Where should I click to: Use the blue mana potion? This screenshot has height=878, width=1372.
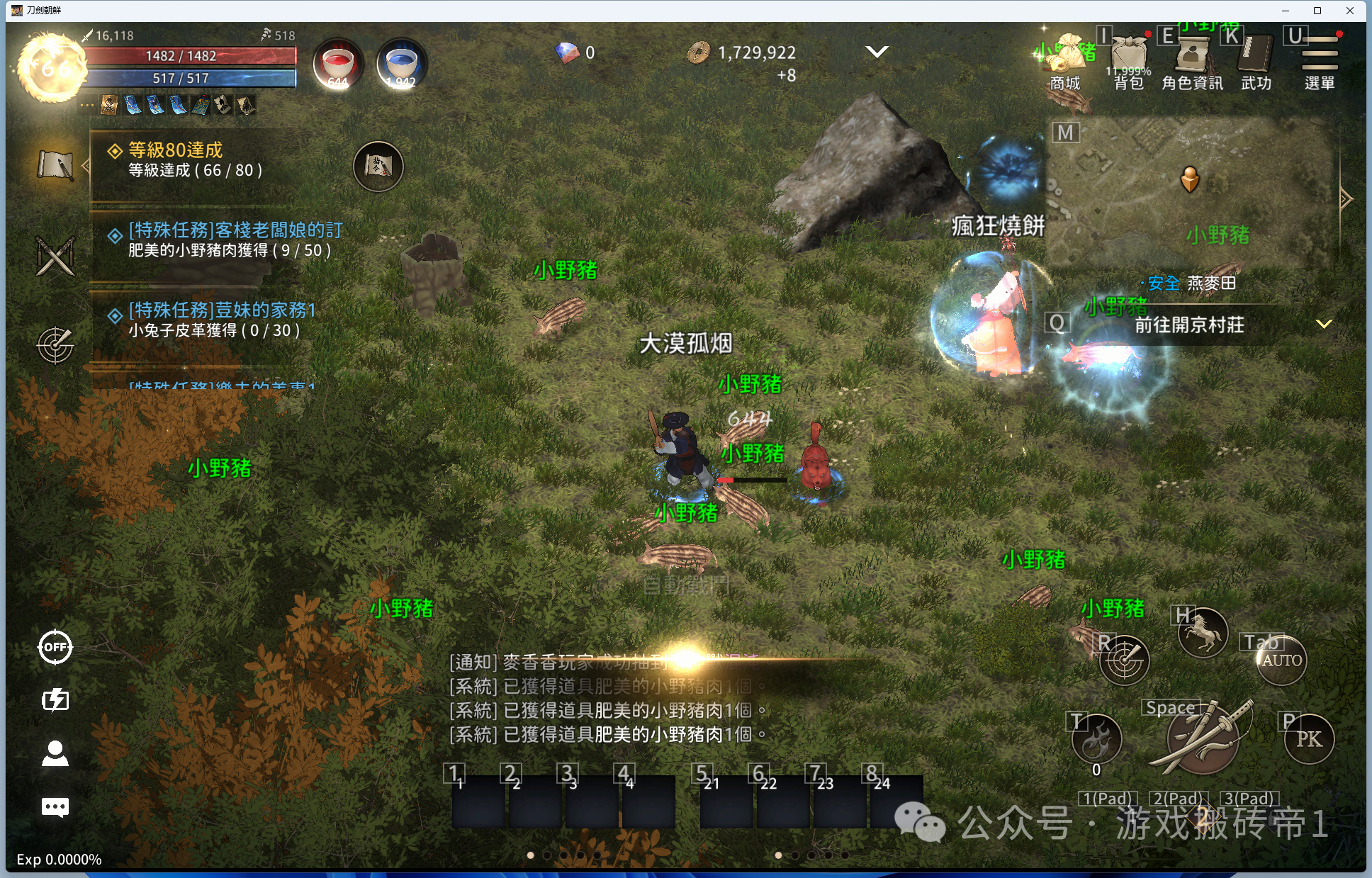(401, 64)
